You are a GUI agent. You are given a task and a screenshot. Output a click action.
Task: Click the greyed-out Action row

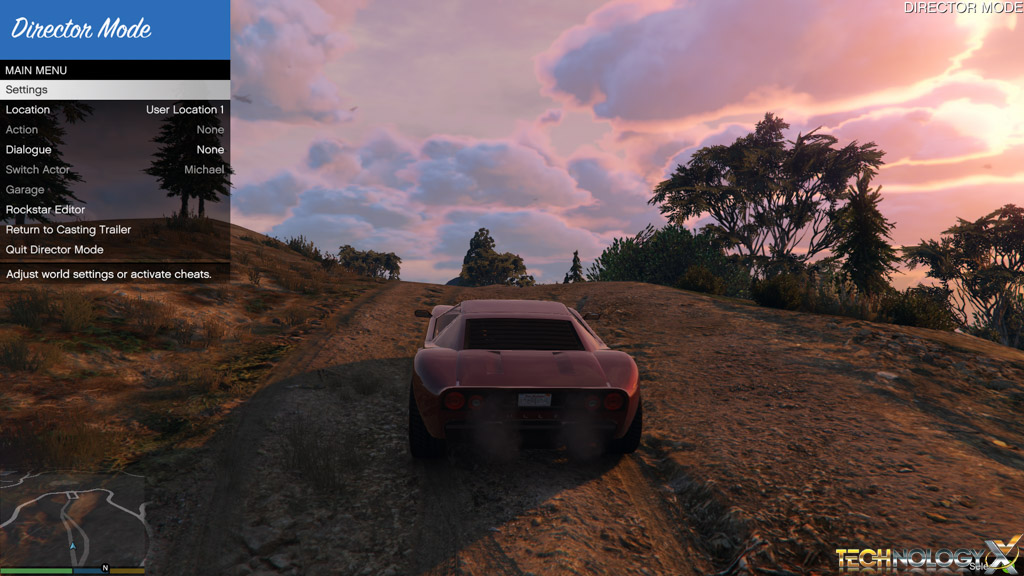pos(115,130)
